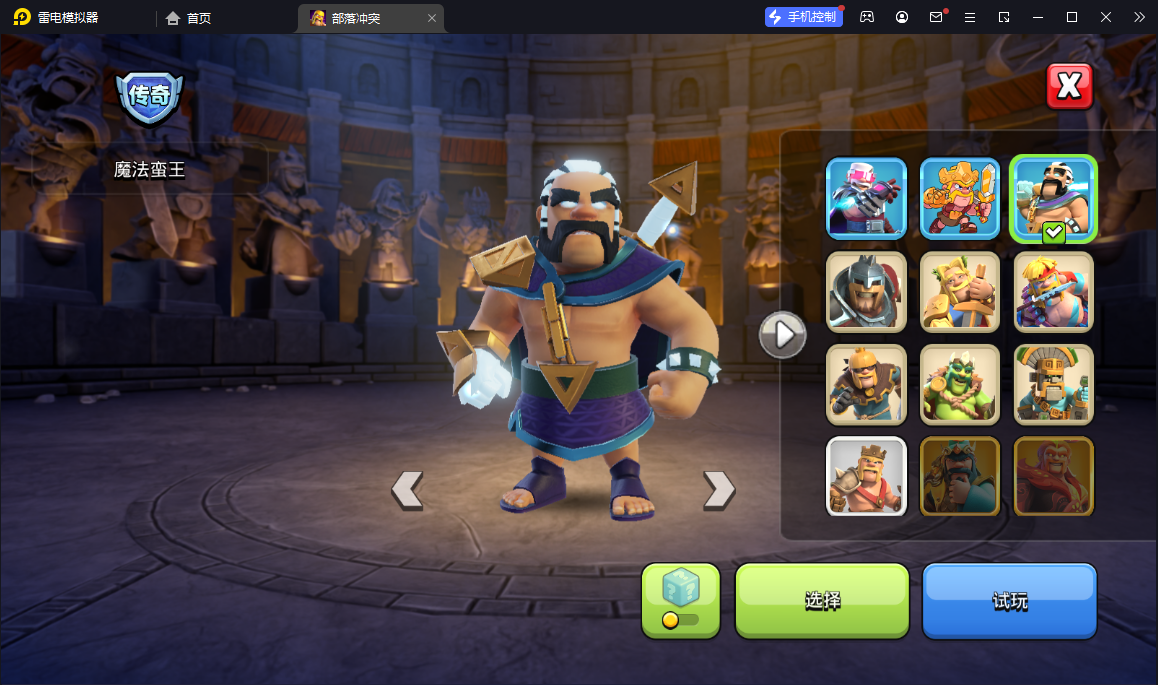
Task: Switch to the emulator 首页 home tab
Action: tap(189, 18)
